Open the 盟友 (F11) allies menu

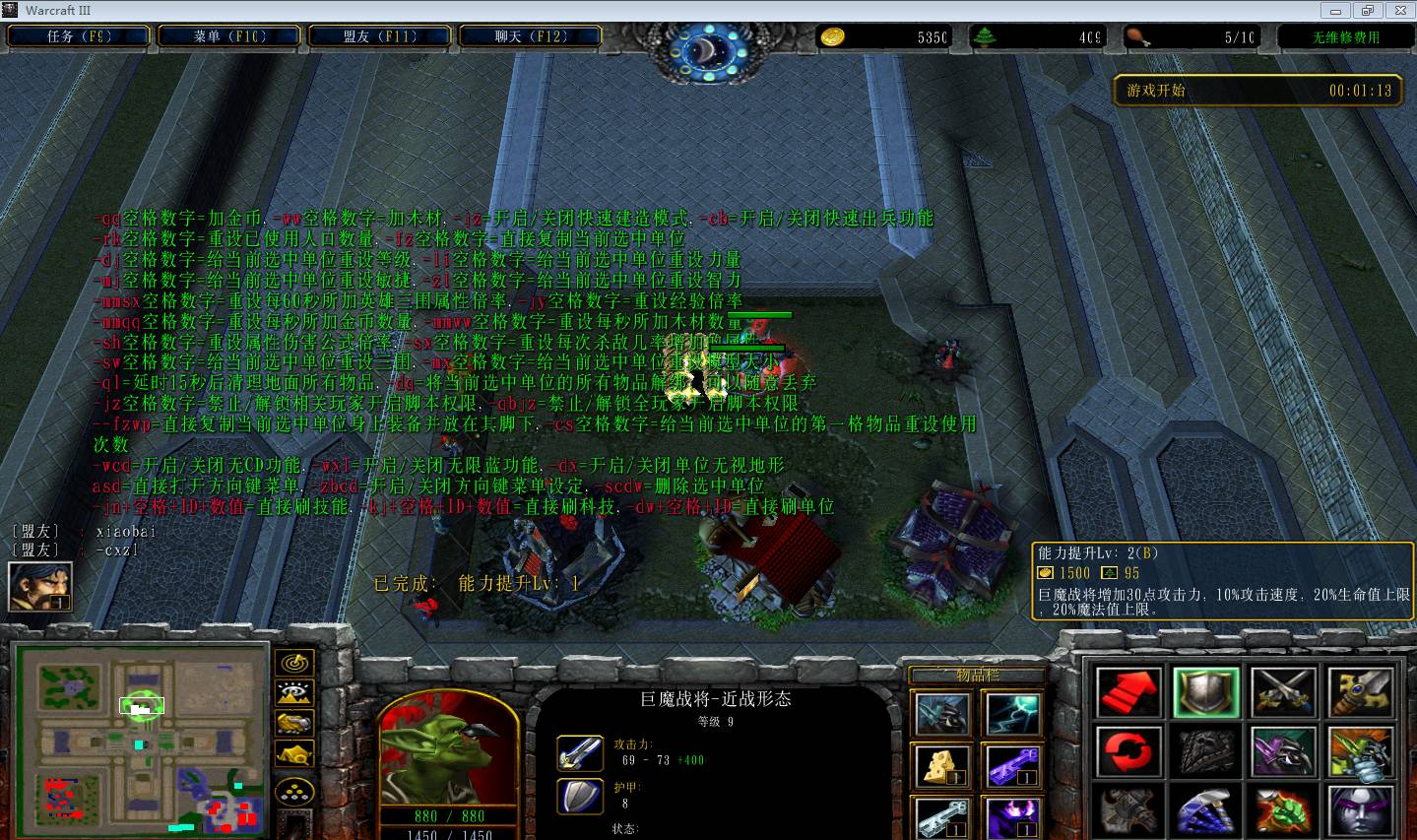(x=380, y=36)
